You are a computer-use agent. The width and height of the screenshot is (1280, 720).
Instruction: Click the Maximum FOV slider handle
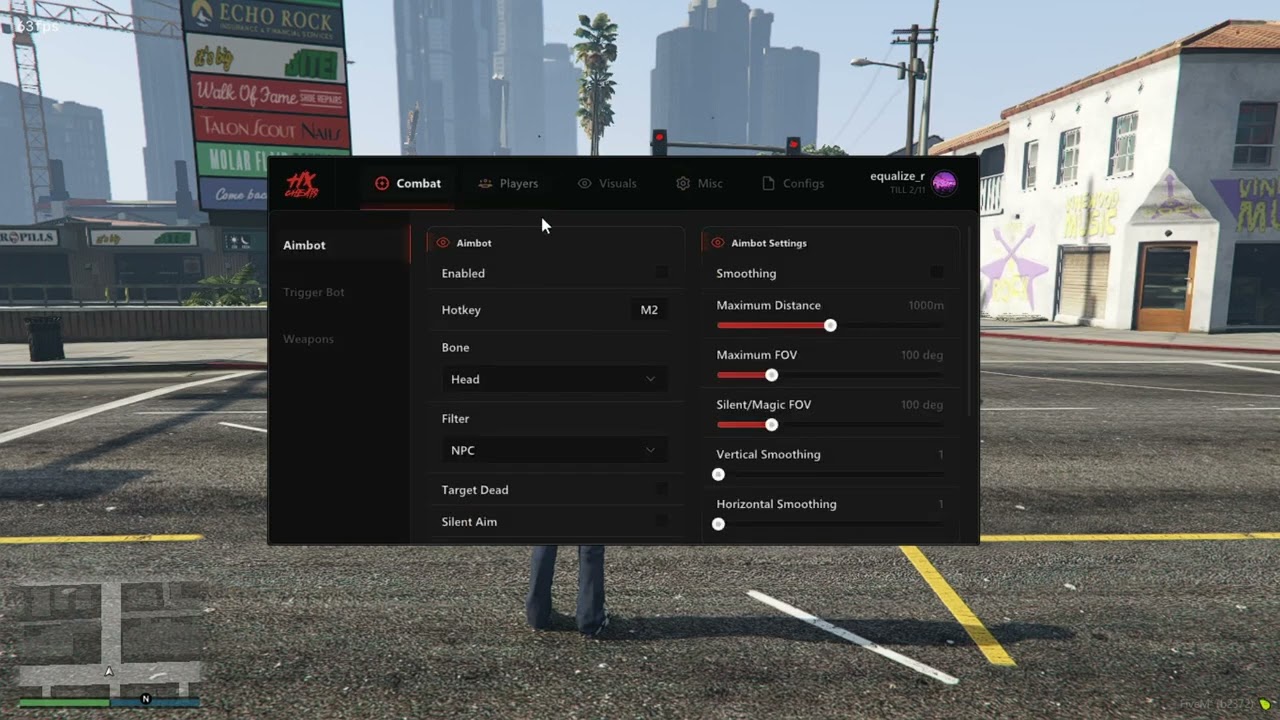click(x=771, y=374)
